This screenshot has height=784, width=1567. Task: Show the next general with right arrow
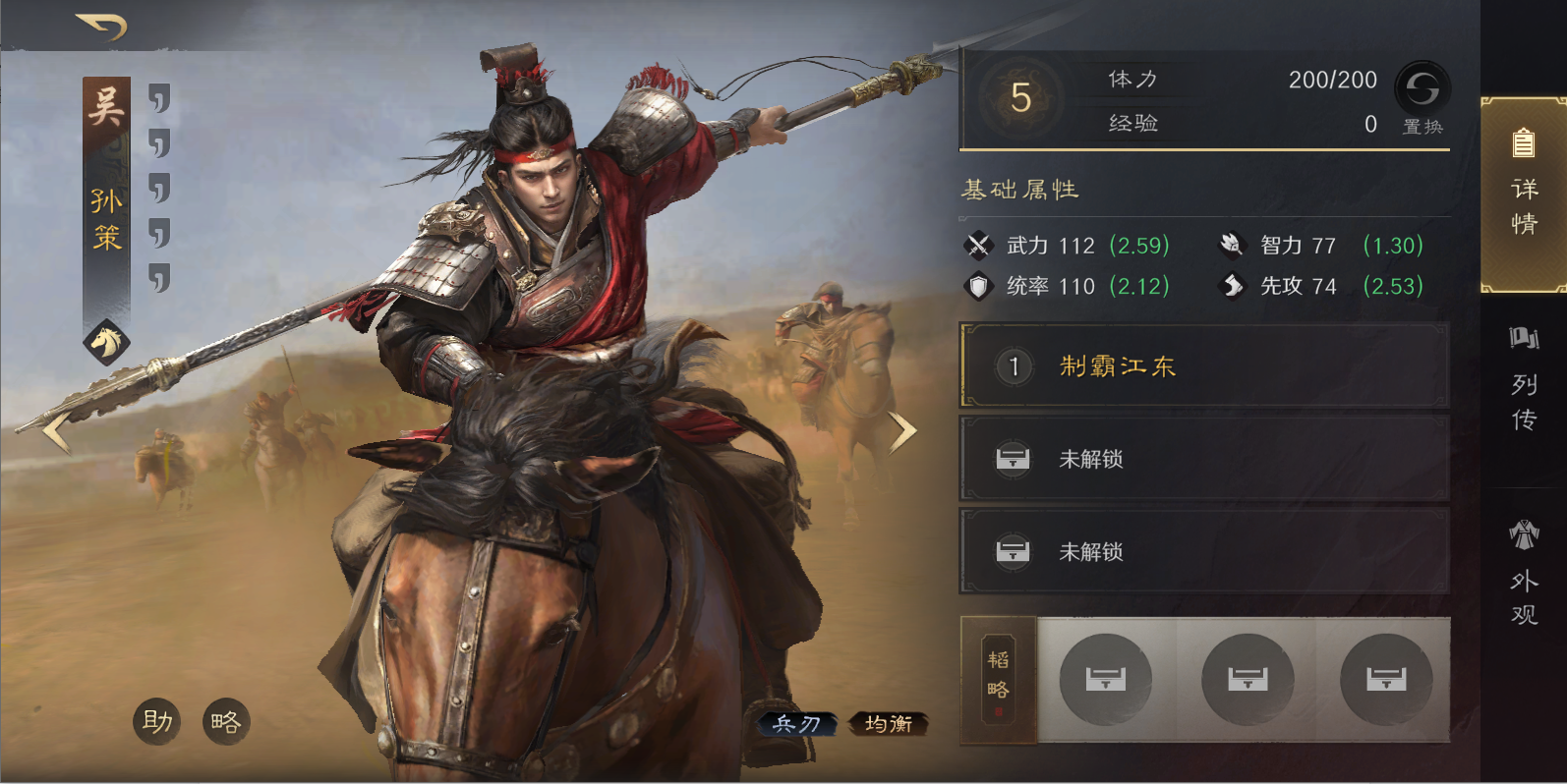pos(901,432)
